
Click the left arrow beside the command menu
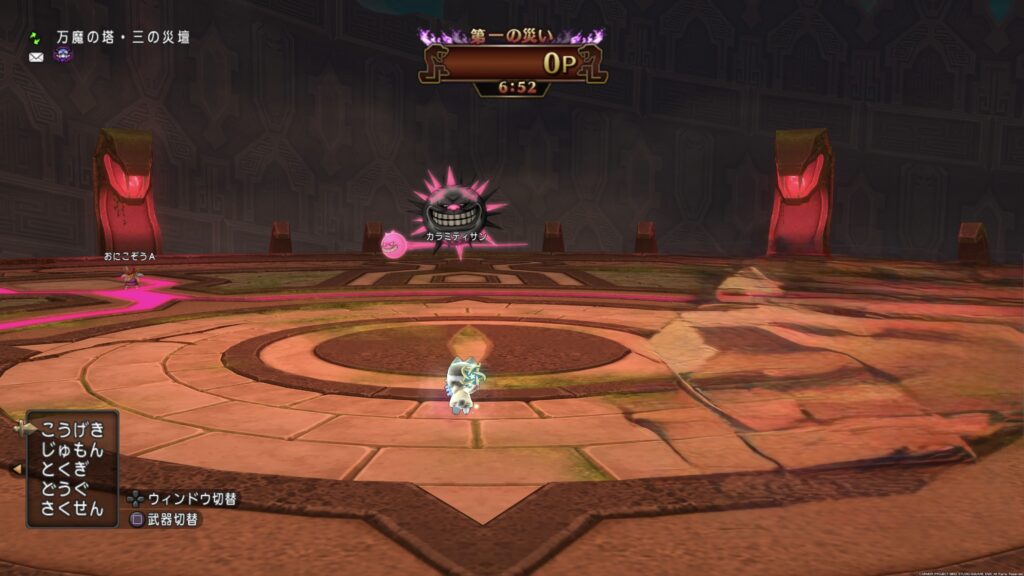[x=17, y=468]
